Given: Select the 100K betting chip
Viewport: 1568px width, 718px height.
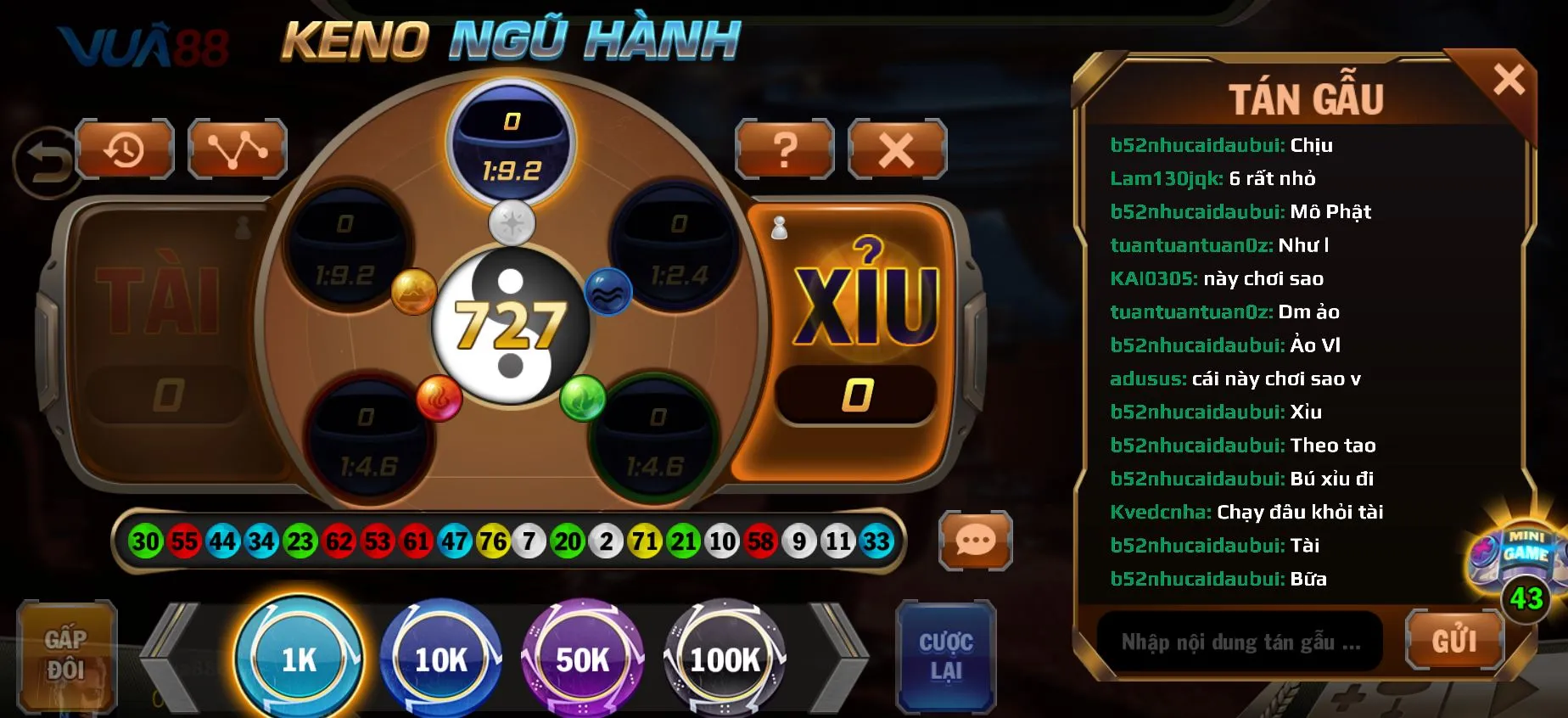Looking at the screenshot, I should [x=725, y=659].
